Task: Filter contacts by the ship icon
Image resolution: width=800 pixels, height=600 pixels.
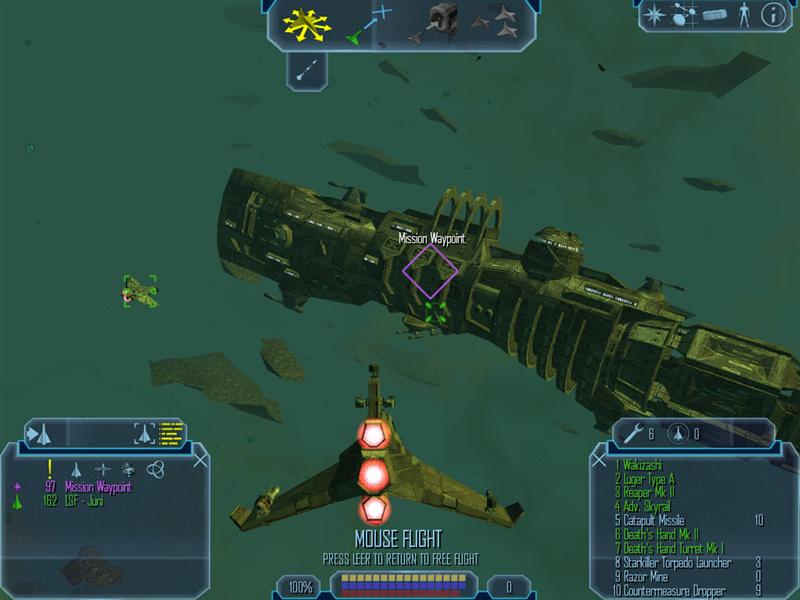Action: point(75,468)
